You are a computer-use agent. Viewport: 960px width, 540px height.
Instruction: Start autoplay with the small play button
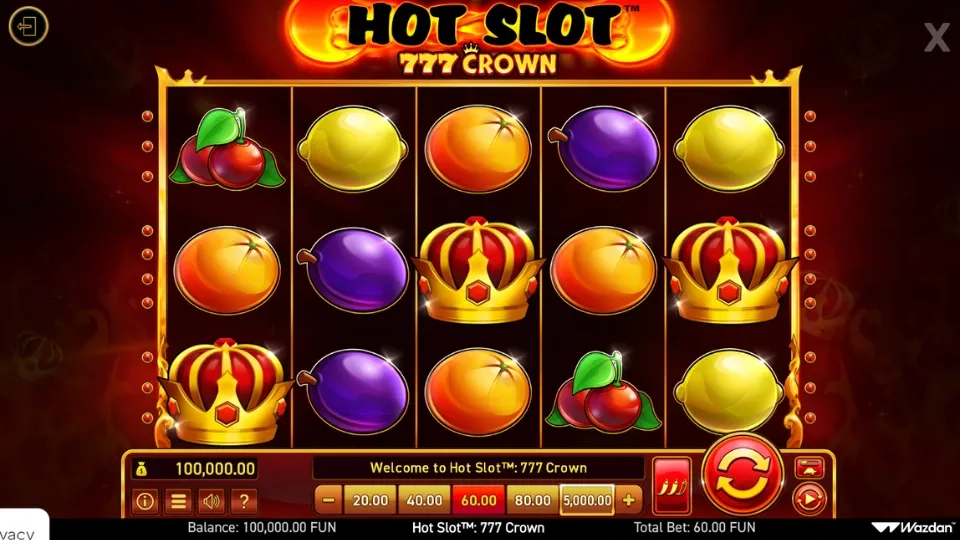coord(808,497)
